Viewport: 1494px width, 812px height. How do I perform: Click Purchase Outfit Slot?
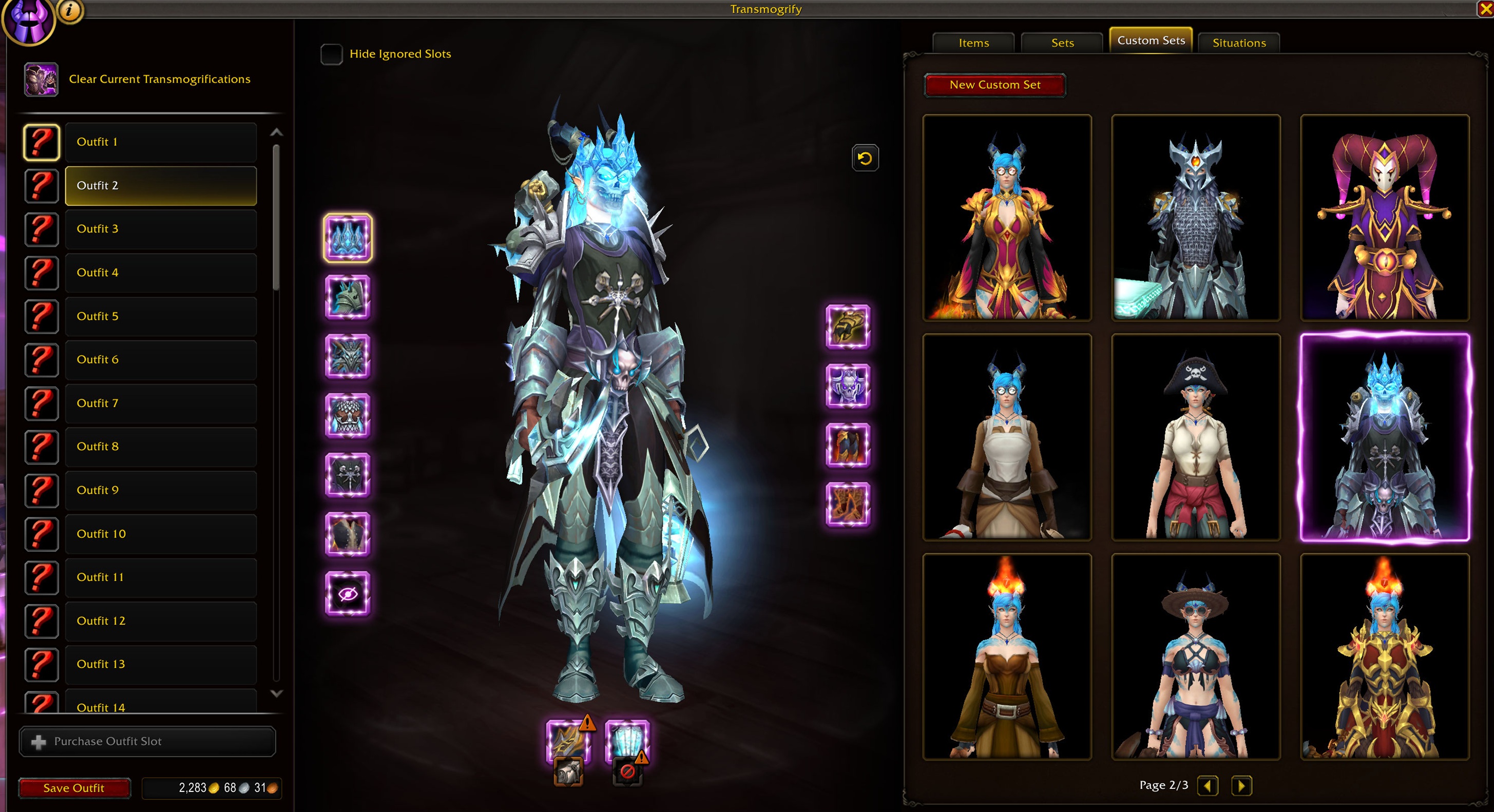click(147, 741)
